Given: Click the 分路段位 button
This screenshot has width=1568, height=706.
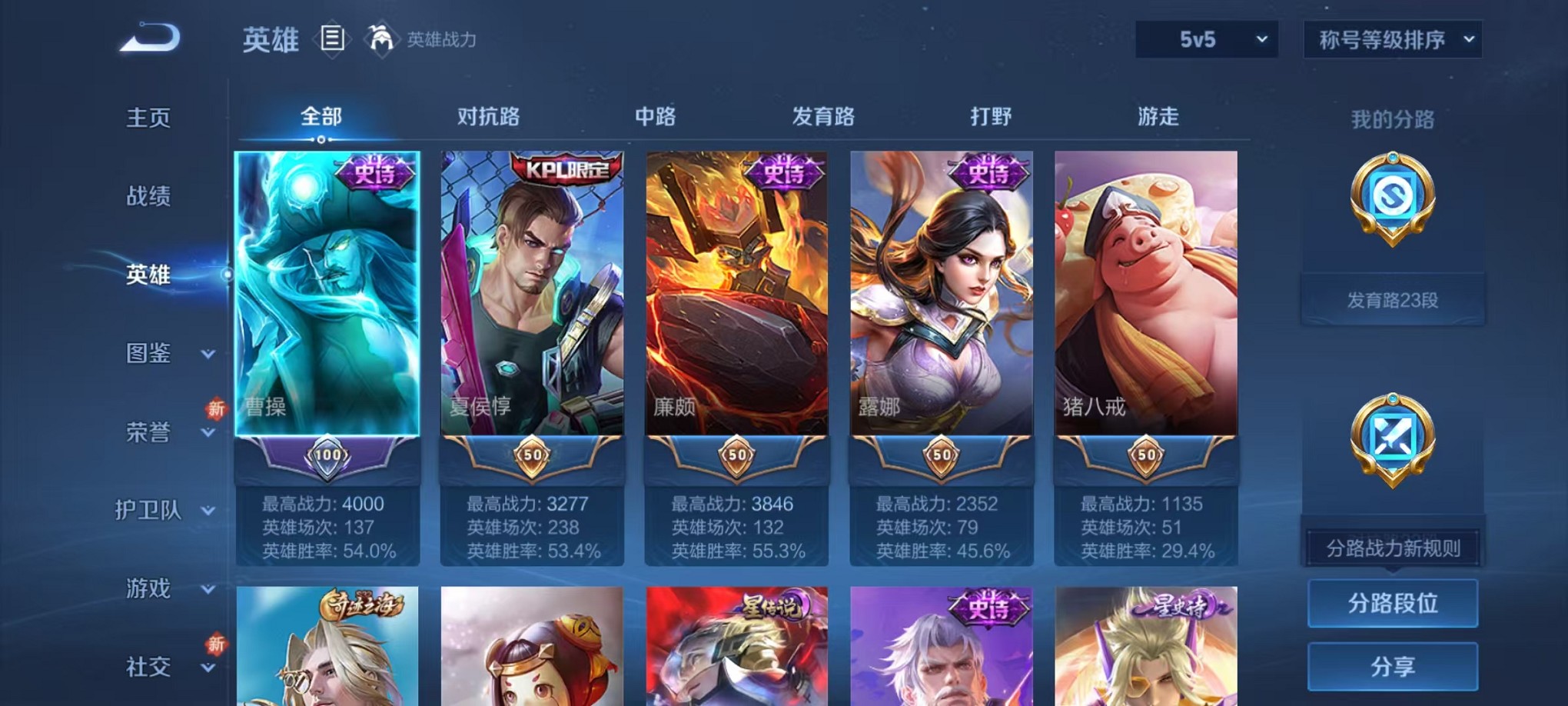Looking at the screenshot, I should point(1393,604).
